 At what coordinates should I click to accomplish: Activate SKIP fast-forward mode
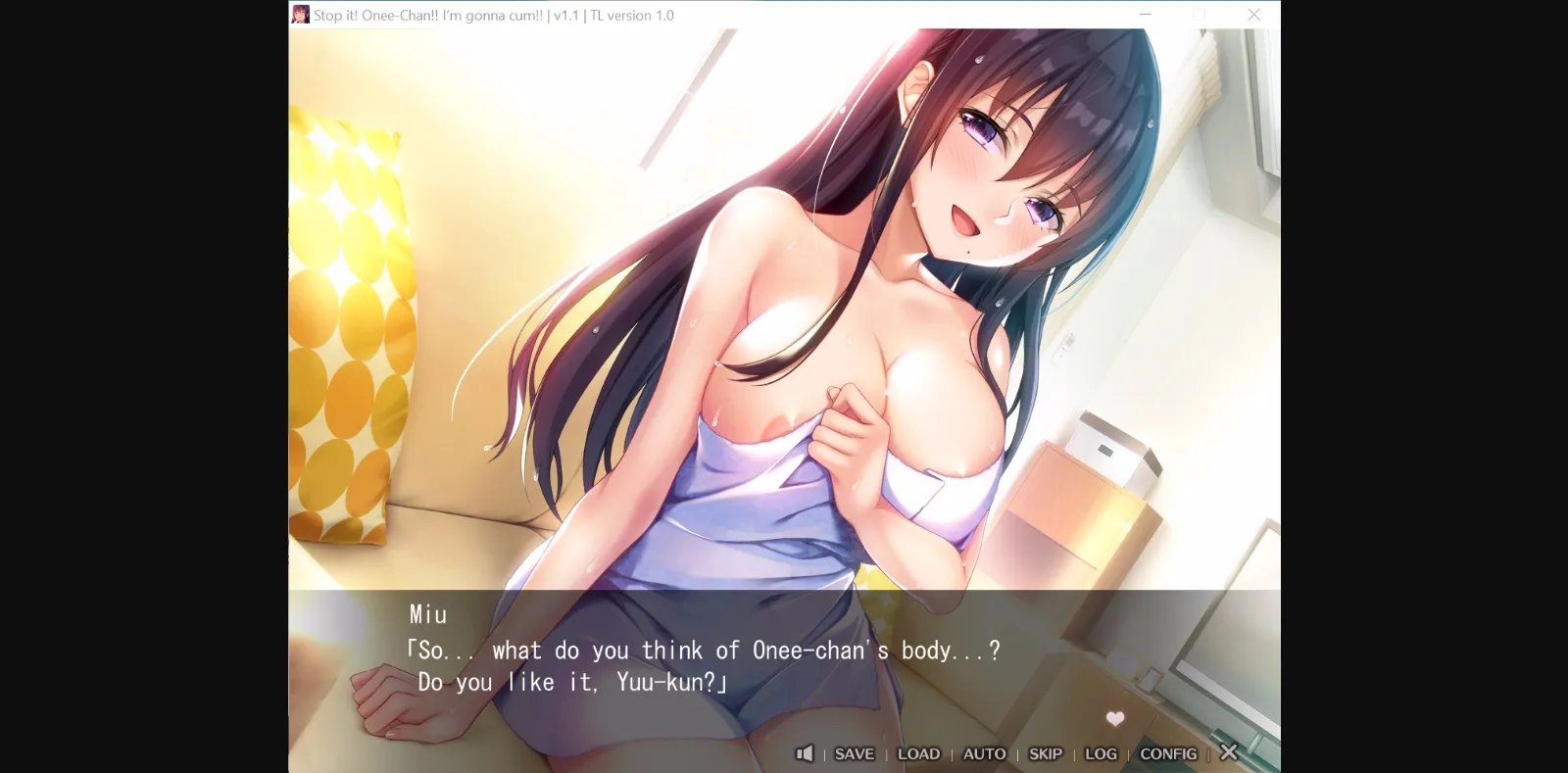(1045, 753)
